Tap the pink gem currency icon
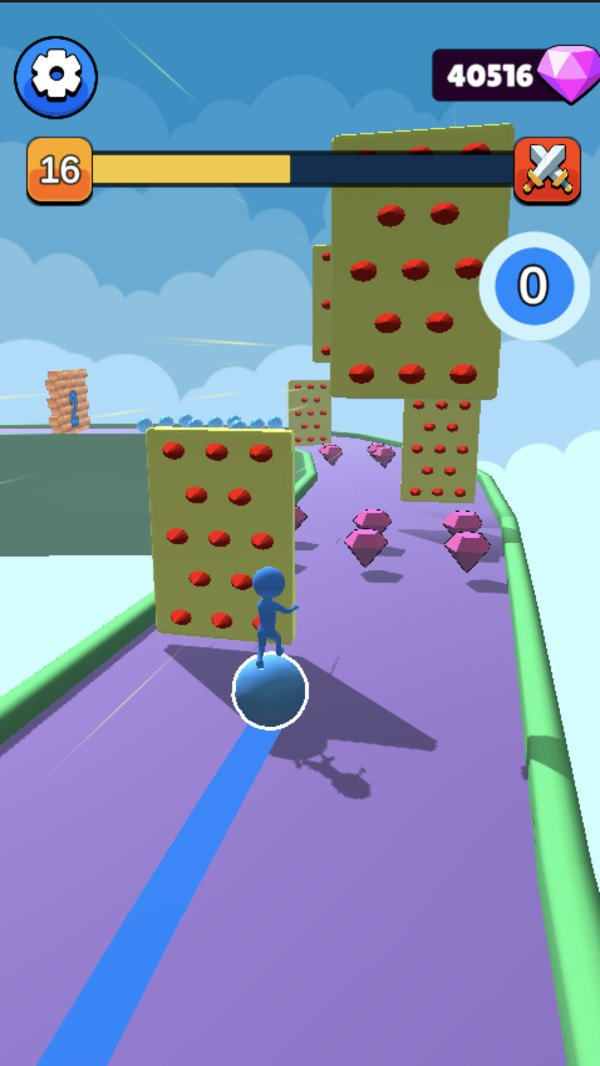Screen dimensions: 600x1066 (569, 73)
